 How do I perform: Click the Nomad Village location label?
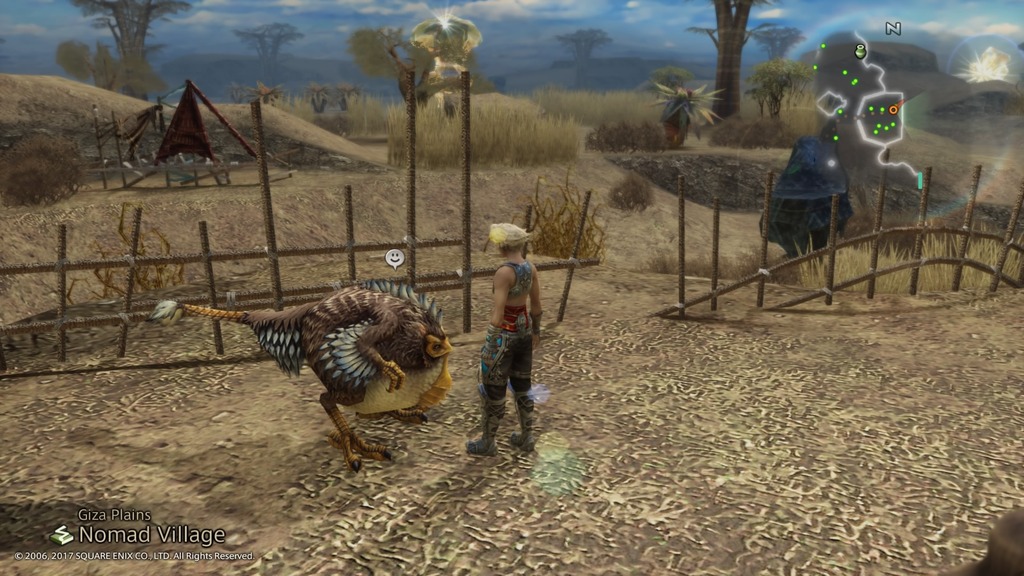(x=151, y=535)
